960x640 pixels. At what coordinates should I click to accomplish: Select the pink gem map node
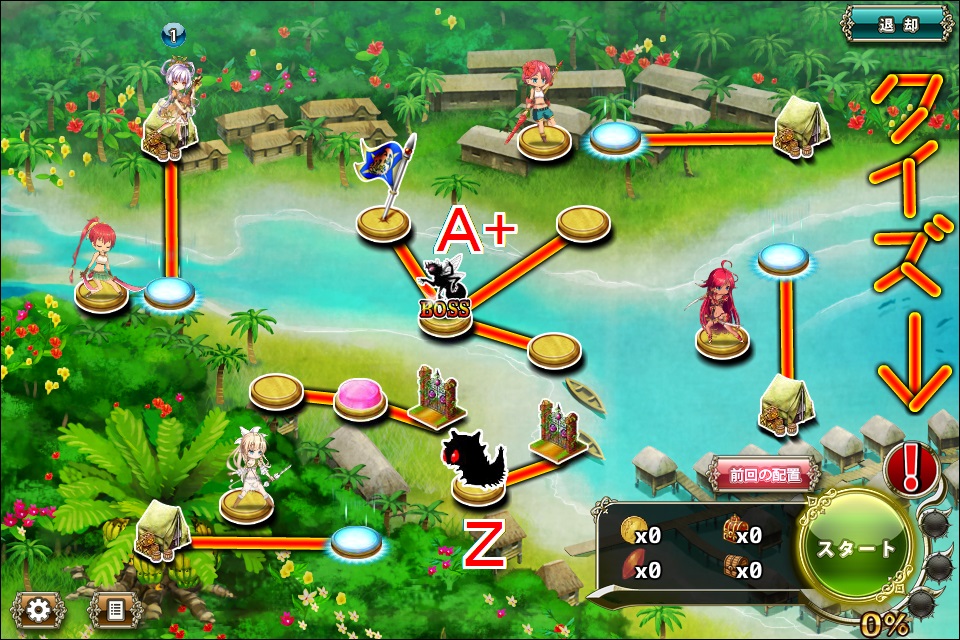pyautogui.click(x=359, y=396)
